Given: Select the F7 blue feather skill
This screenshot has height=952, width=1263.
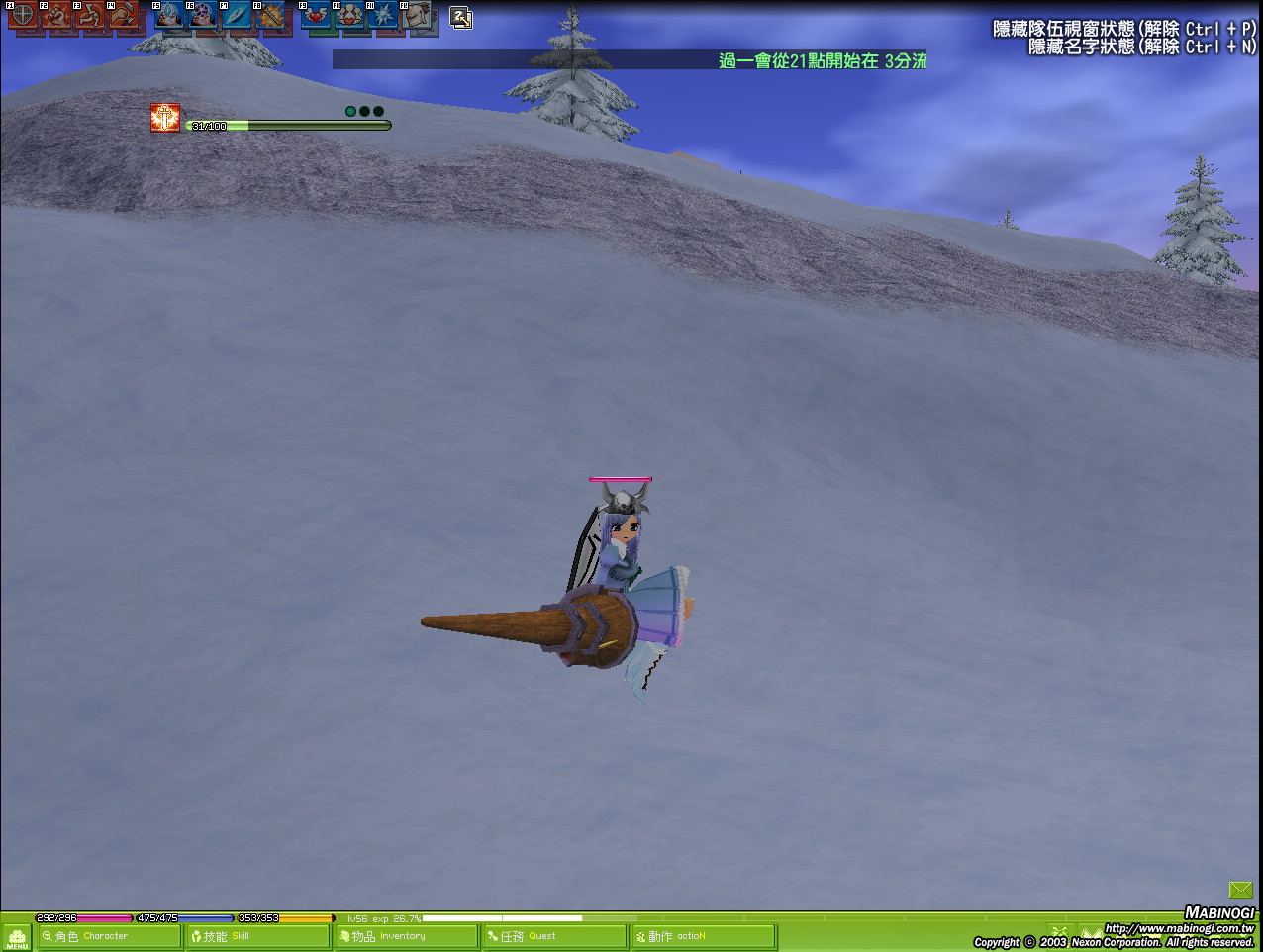Looking at the screenshot, I should pyautogui.click(x=237, y=16).
